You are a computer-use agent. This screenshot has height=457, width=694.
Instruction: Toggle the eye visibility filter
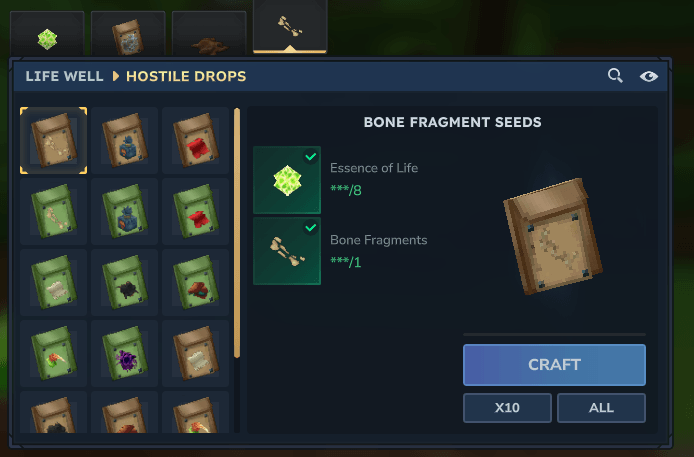(649, 76)
